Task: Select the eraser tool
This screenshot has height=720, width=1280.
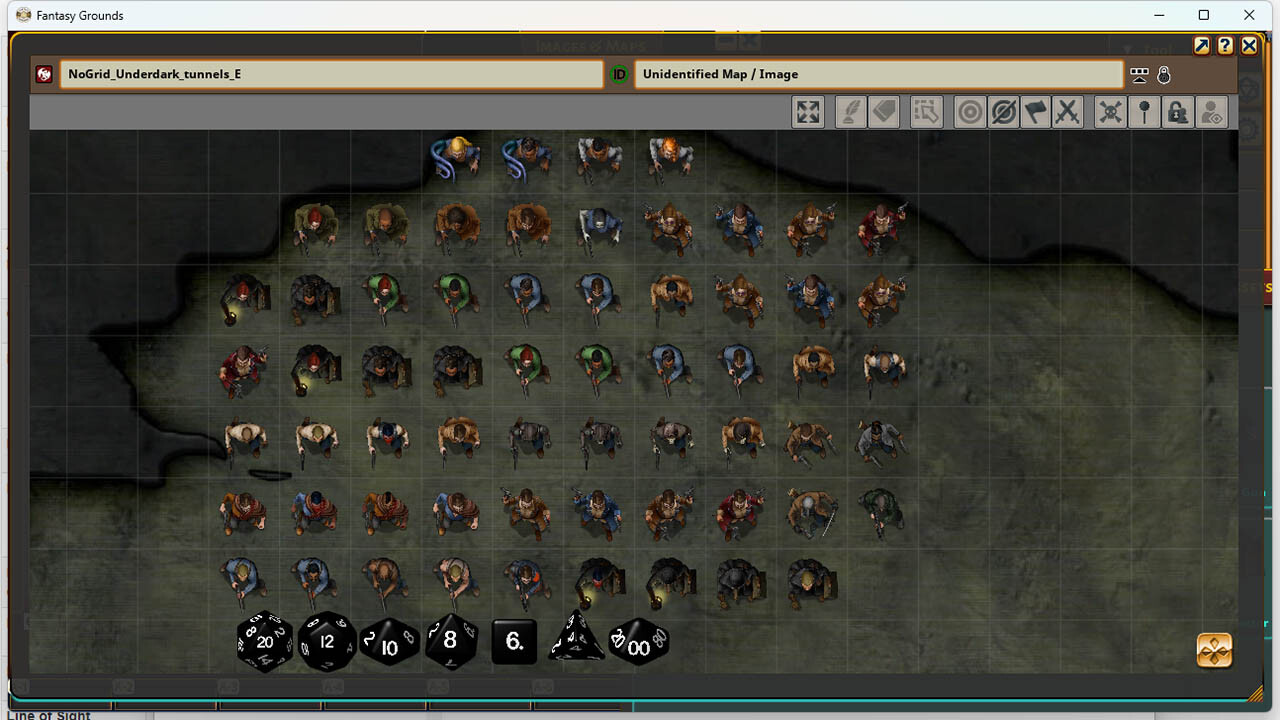Action: pos(884,111)
